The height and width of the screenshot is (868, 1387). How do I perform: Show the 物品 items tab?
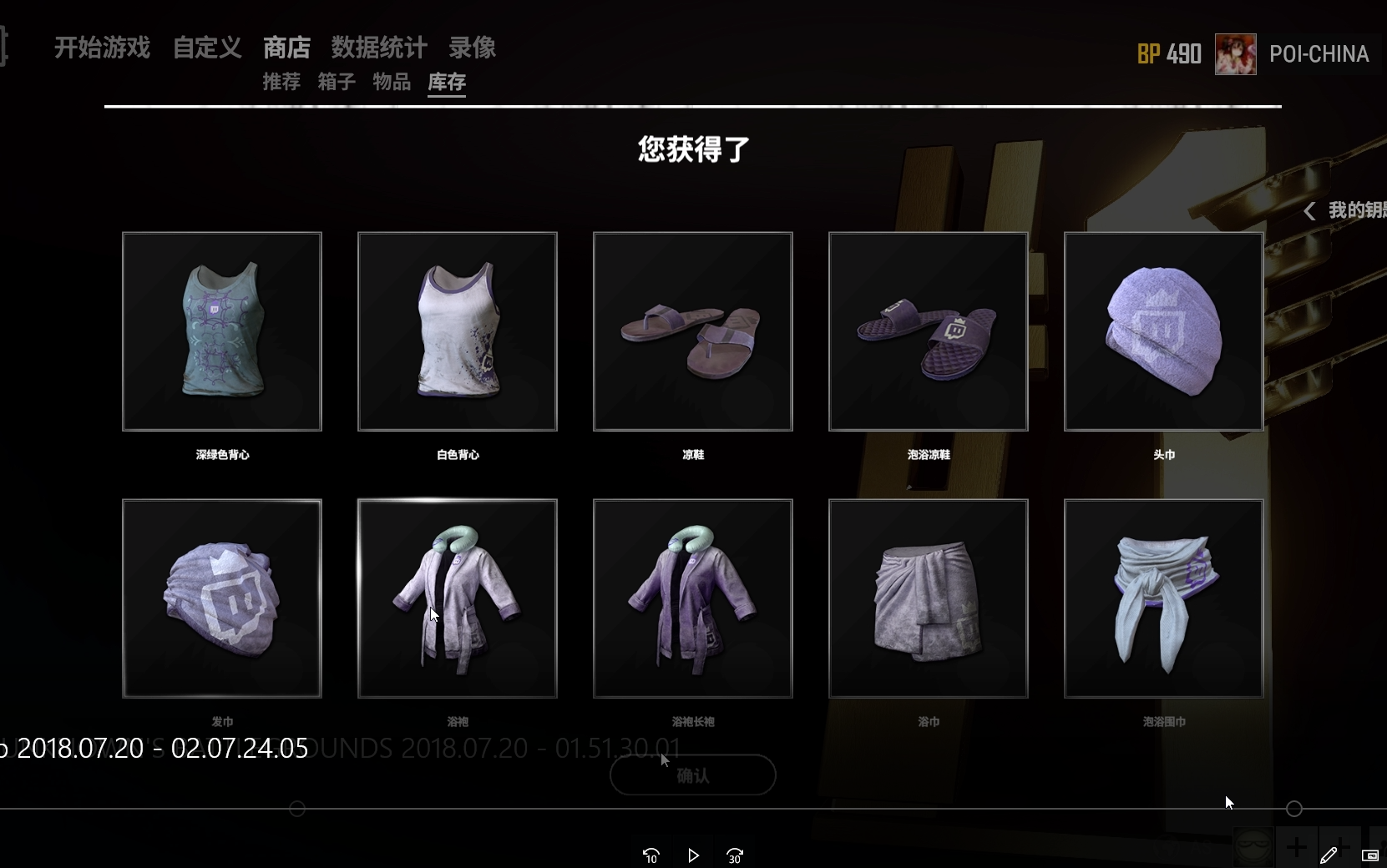[392, 82]
